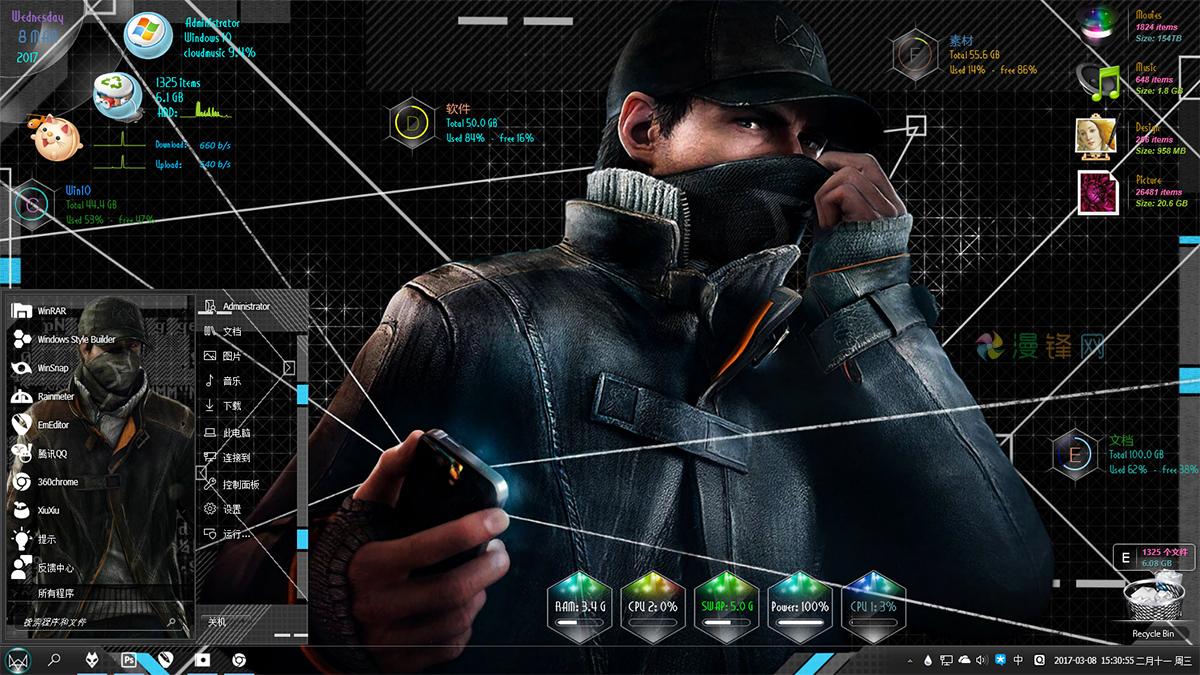Open the 控制面板 control panel entry
Image resolution: width=1200 pixels, height=675 pixels.
pos(240,484)
